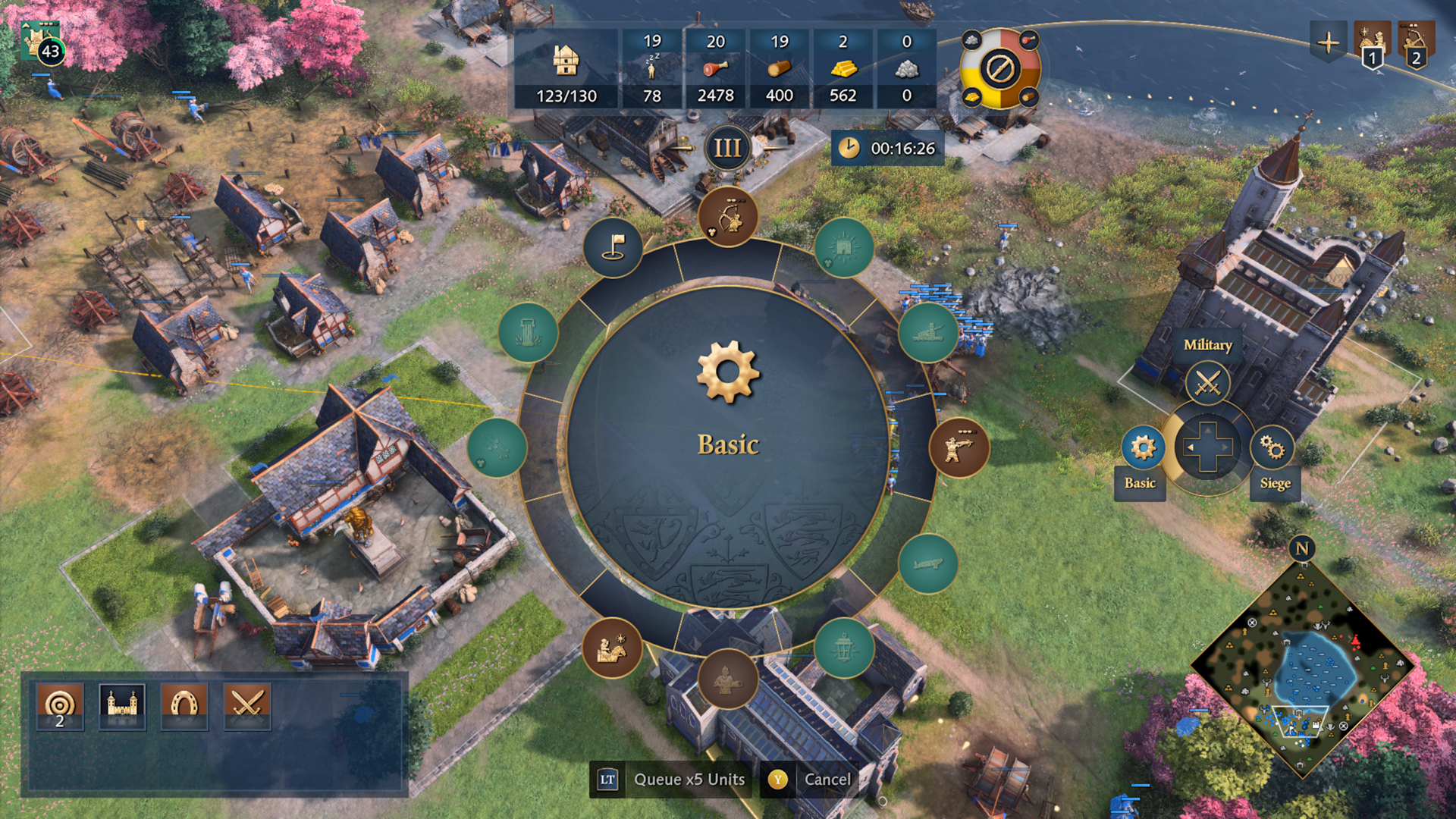Viewport: 1456px width, 819px height.
Task: Choose the mounted knight icon on the wheel
Action: [x=612, y=648]
